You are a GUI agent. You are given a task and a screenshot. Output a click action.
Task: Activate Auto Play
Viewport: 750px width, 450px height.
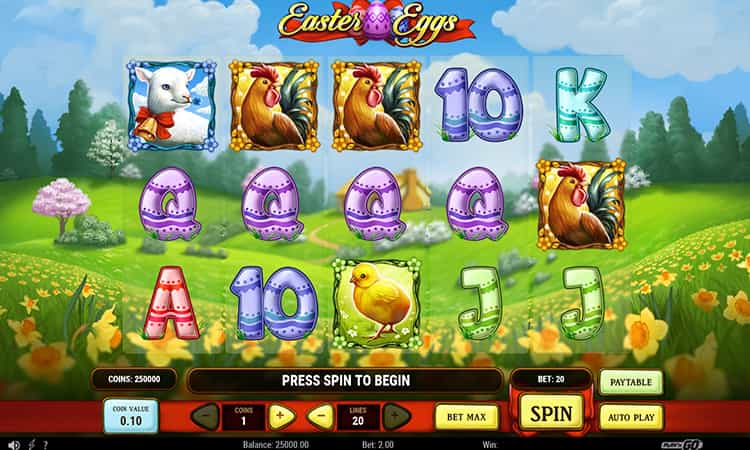631,416
